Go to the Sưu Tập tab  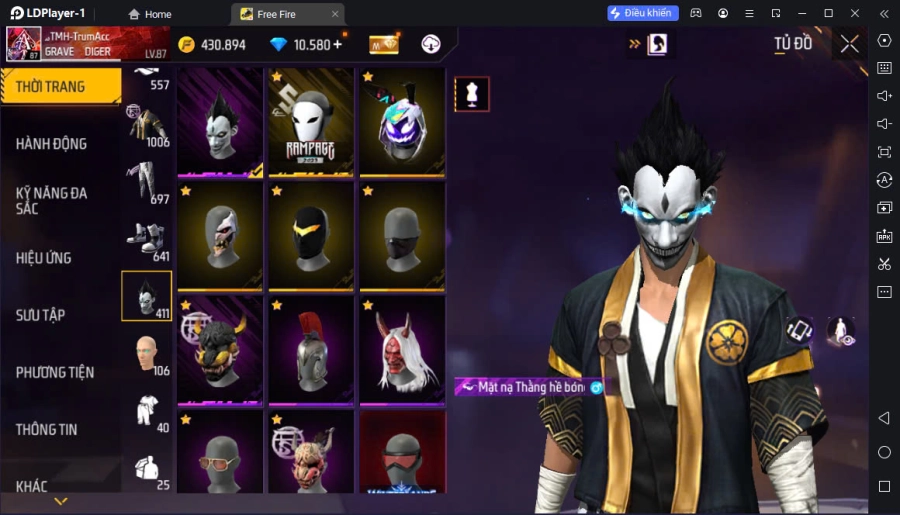(x=40, y=315)
